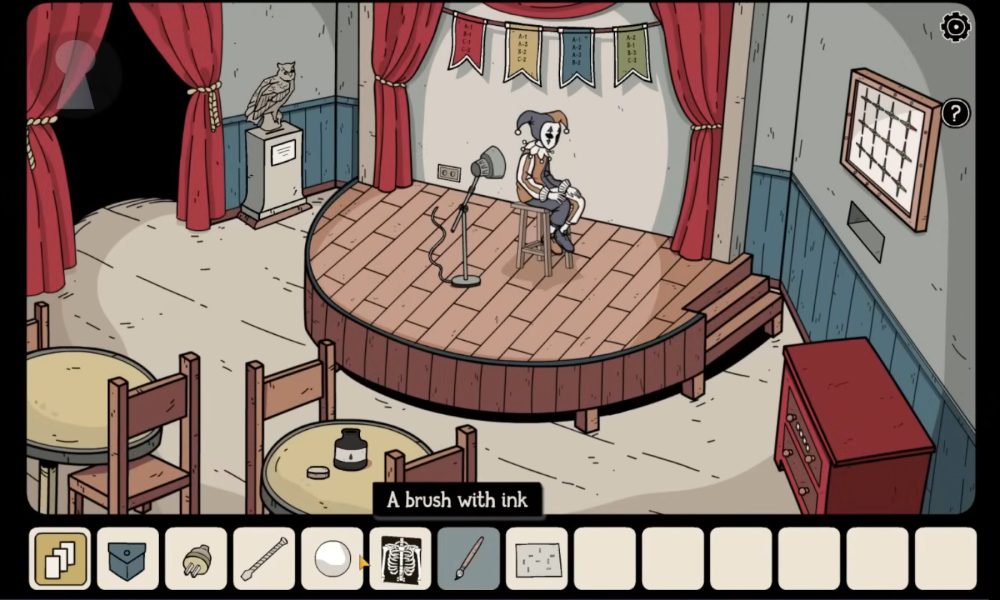Click the brush with ink slot
1000x600 pixels.
pos(468,558)
